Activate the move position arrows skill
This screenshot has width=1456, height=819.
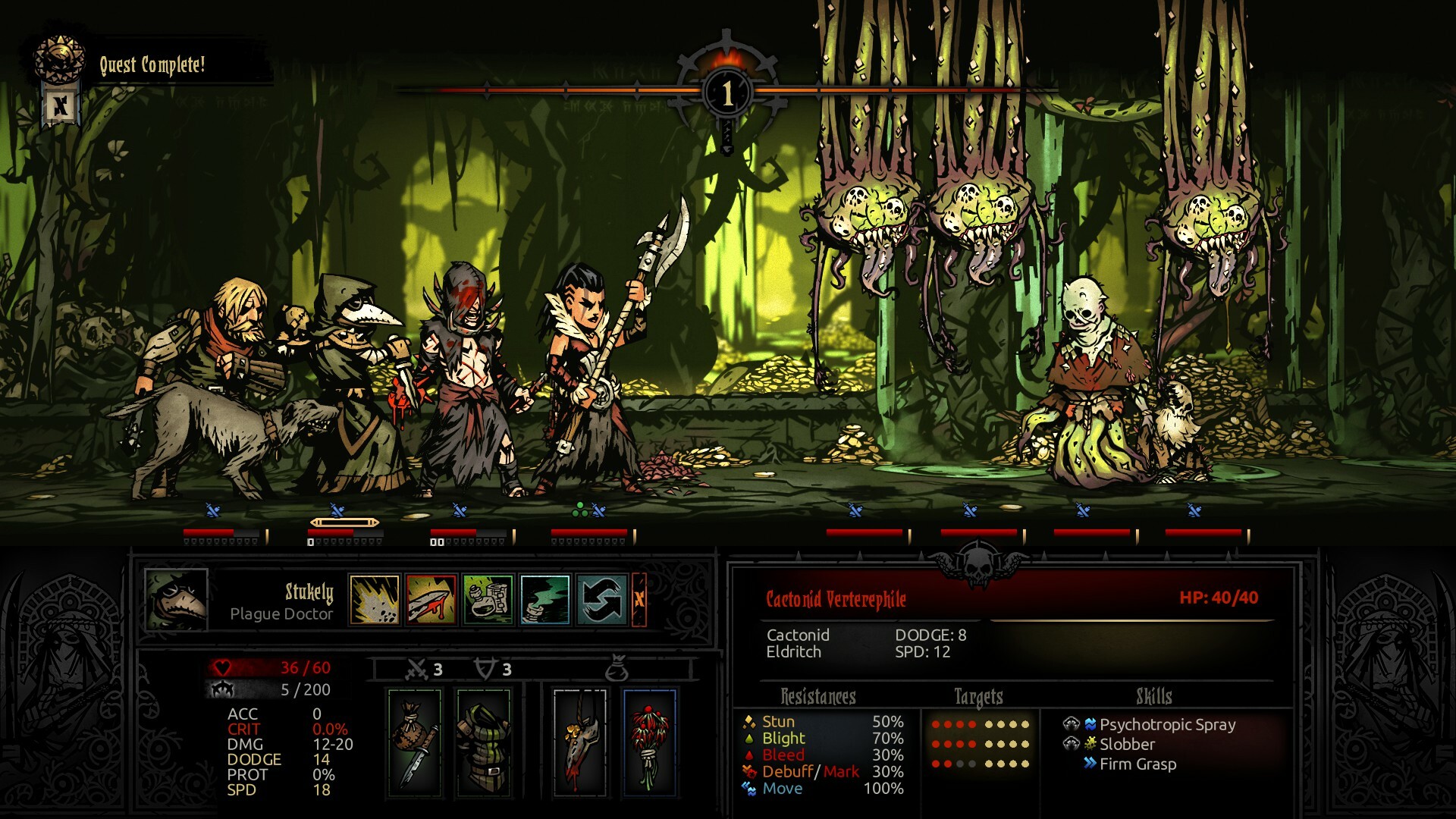(601, 601)
